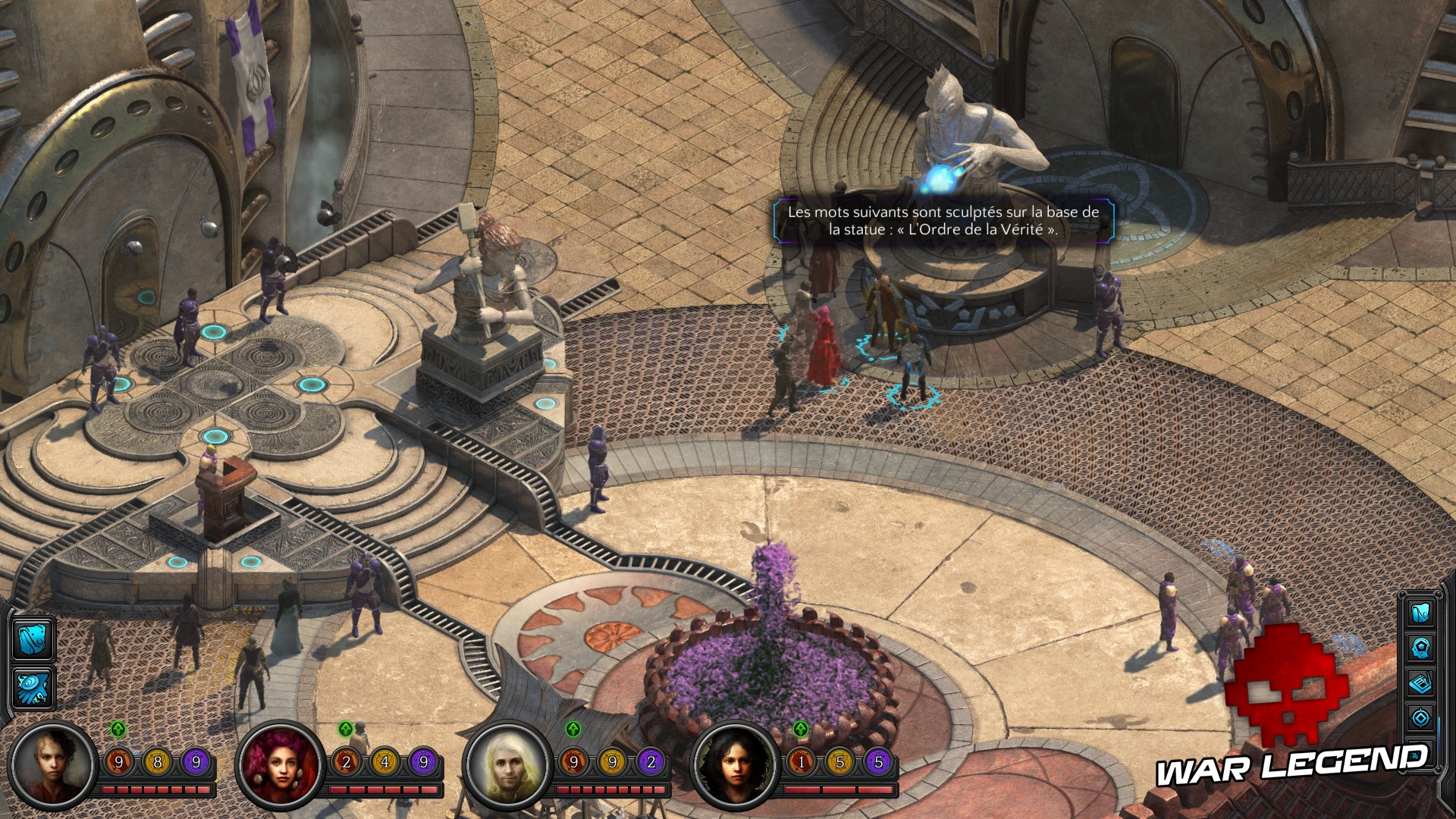Click the green level-up icon for dark-haired girl

point(801,730)
